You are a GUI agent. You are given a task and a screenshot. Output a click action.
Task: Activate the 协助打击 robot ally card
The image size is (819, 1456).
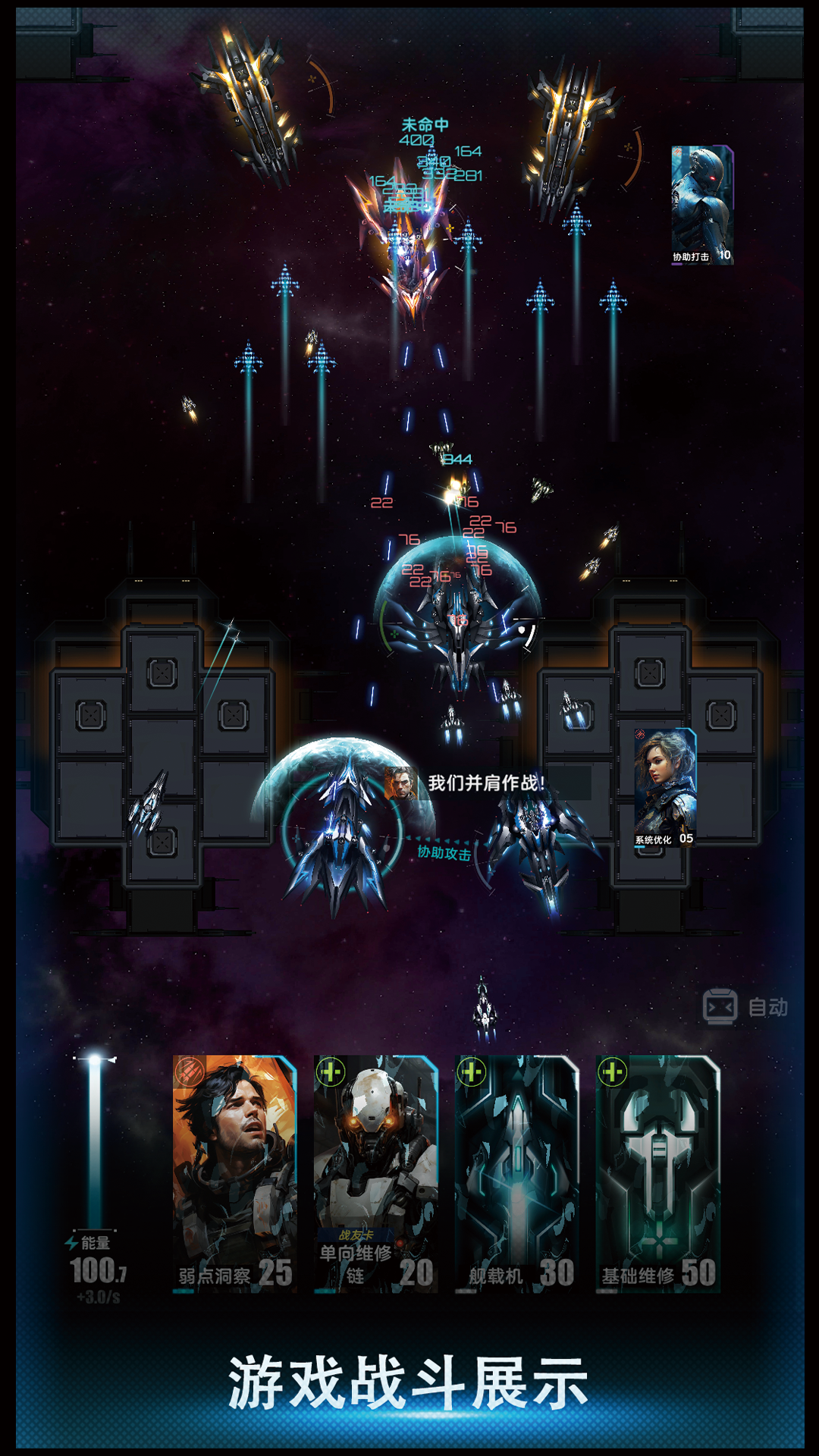[x=702, y=205]
